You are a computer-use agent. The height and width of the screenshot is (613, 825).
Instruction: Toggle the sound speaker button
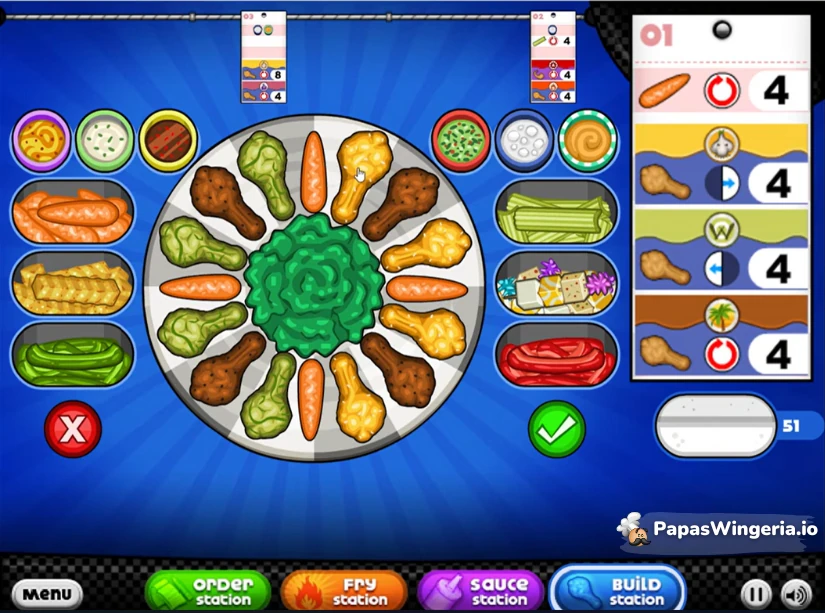[x=795, y=592]
